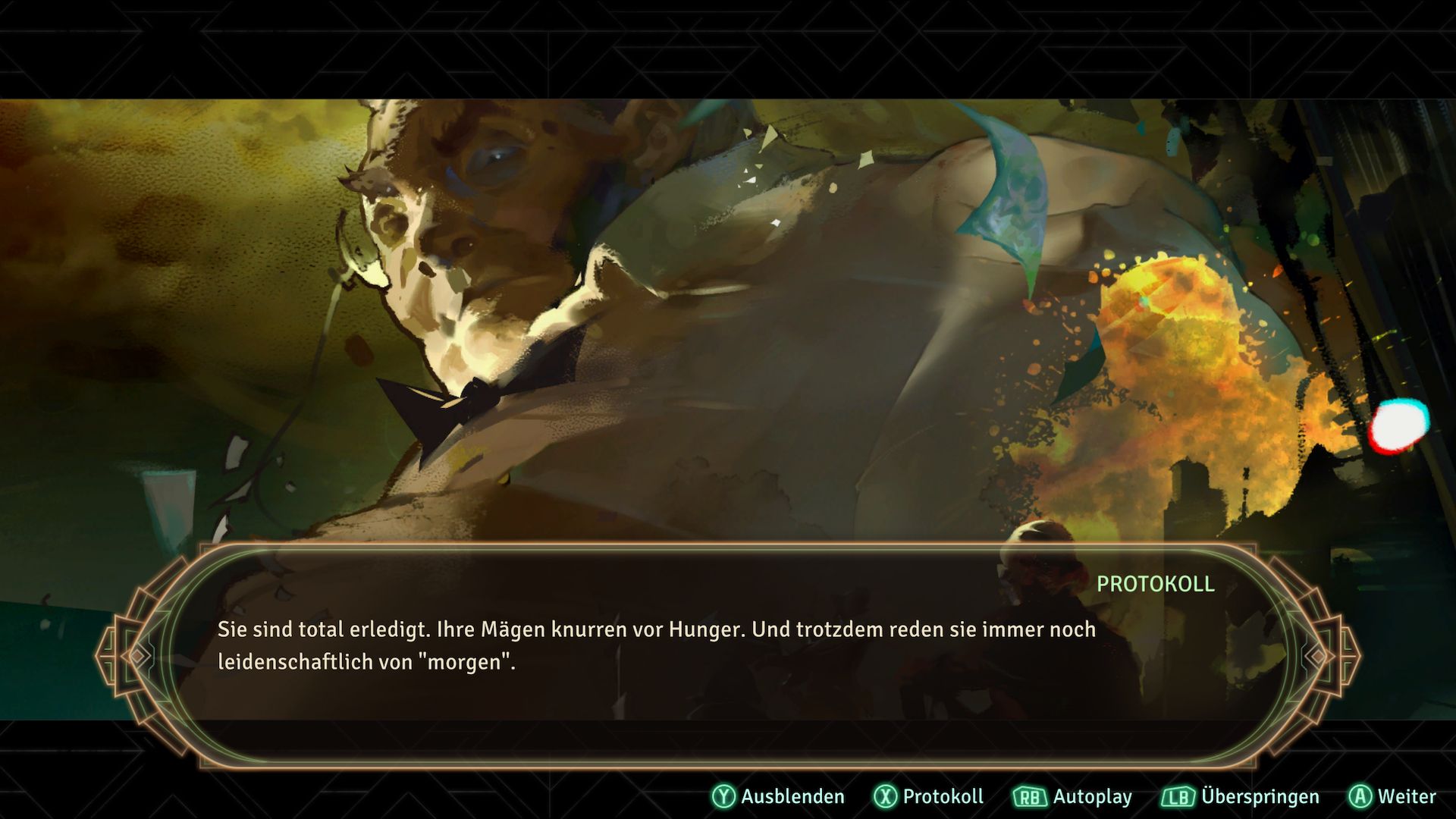Open the Protokoll dialogue log
Screen dimensions: 1456x819
pos(929,796)
